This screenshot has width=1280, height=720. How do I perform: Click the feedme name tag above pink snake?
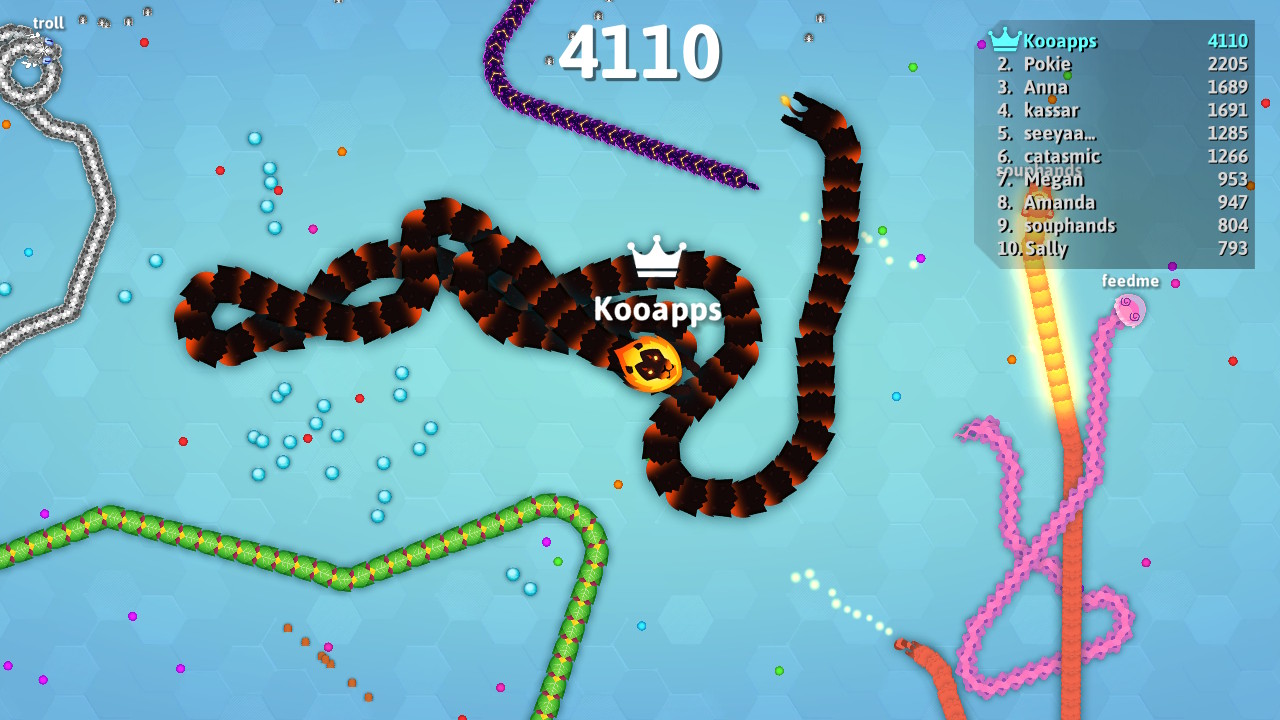(1129, 281)
